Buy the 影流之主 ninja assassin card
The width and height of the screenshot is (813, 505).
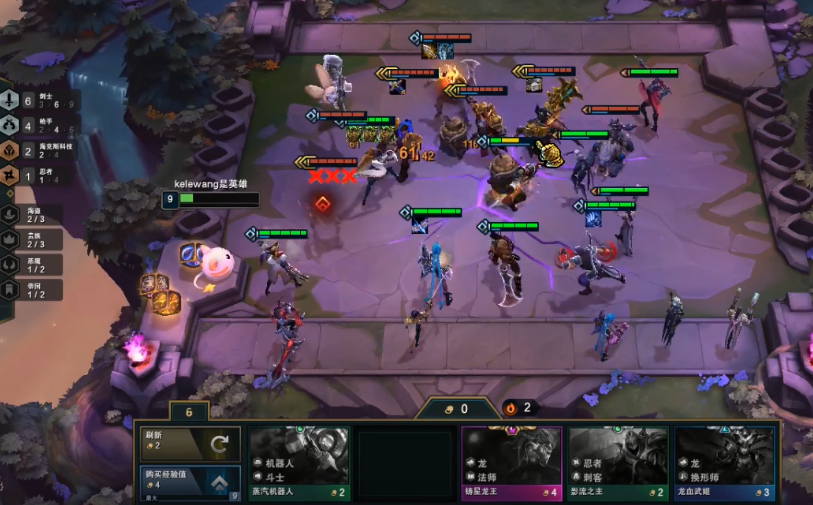pyautogui.click(x=618, y=463)
